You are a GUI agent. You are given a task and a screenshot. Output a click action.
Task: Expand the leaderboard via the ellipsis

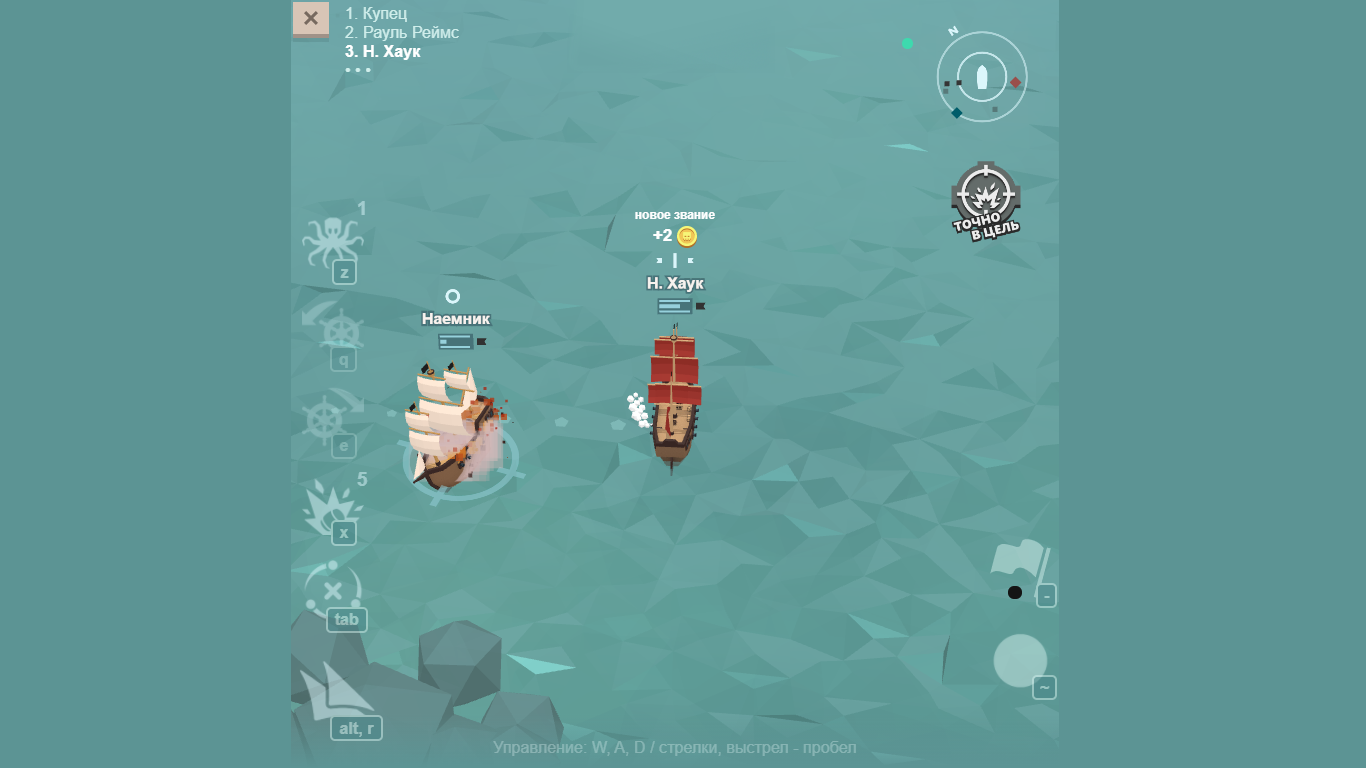(x=358, y=69)
